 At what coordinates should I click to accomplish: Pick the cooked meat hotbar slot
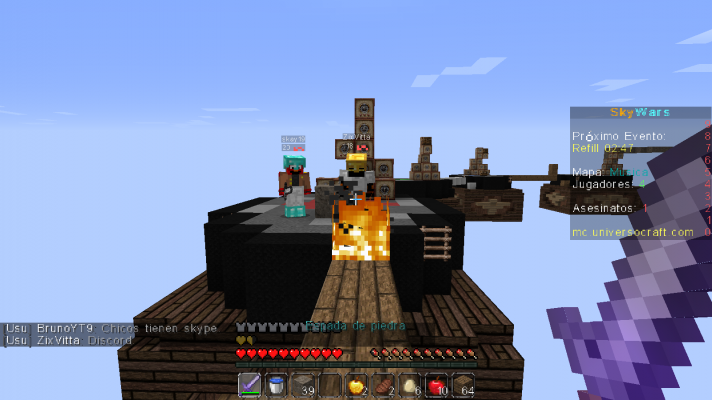(x=383, y=385)
